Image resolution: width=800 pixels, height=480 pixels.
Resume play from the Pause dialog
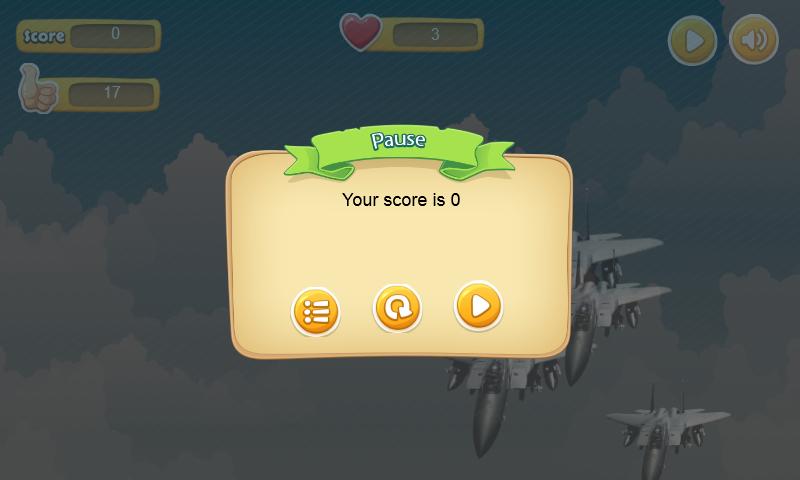pyautogui.click(x=478, y=306)
